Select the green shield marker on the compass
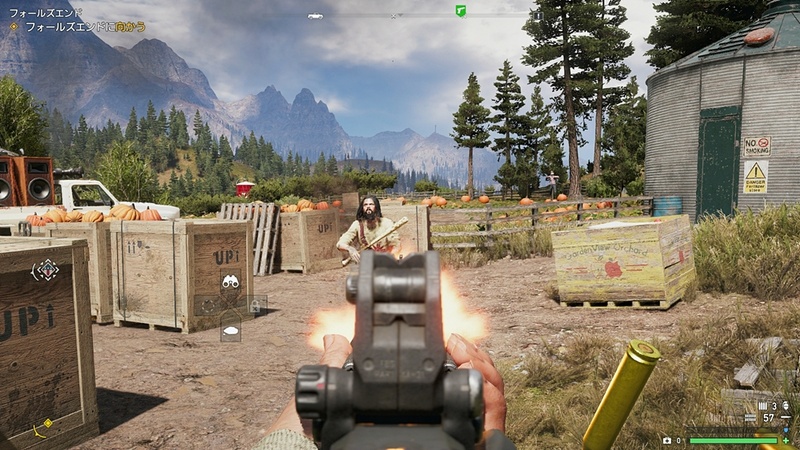The height and width of the screenshot is (450, 800). click(x=460, y=10)
